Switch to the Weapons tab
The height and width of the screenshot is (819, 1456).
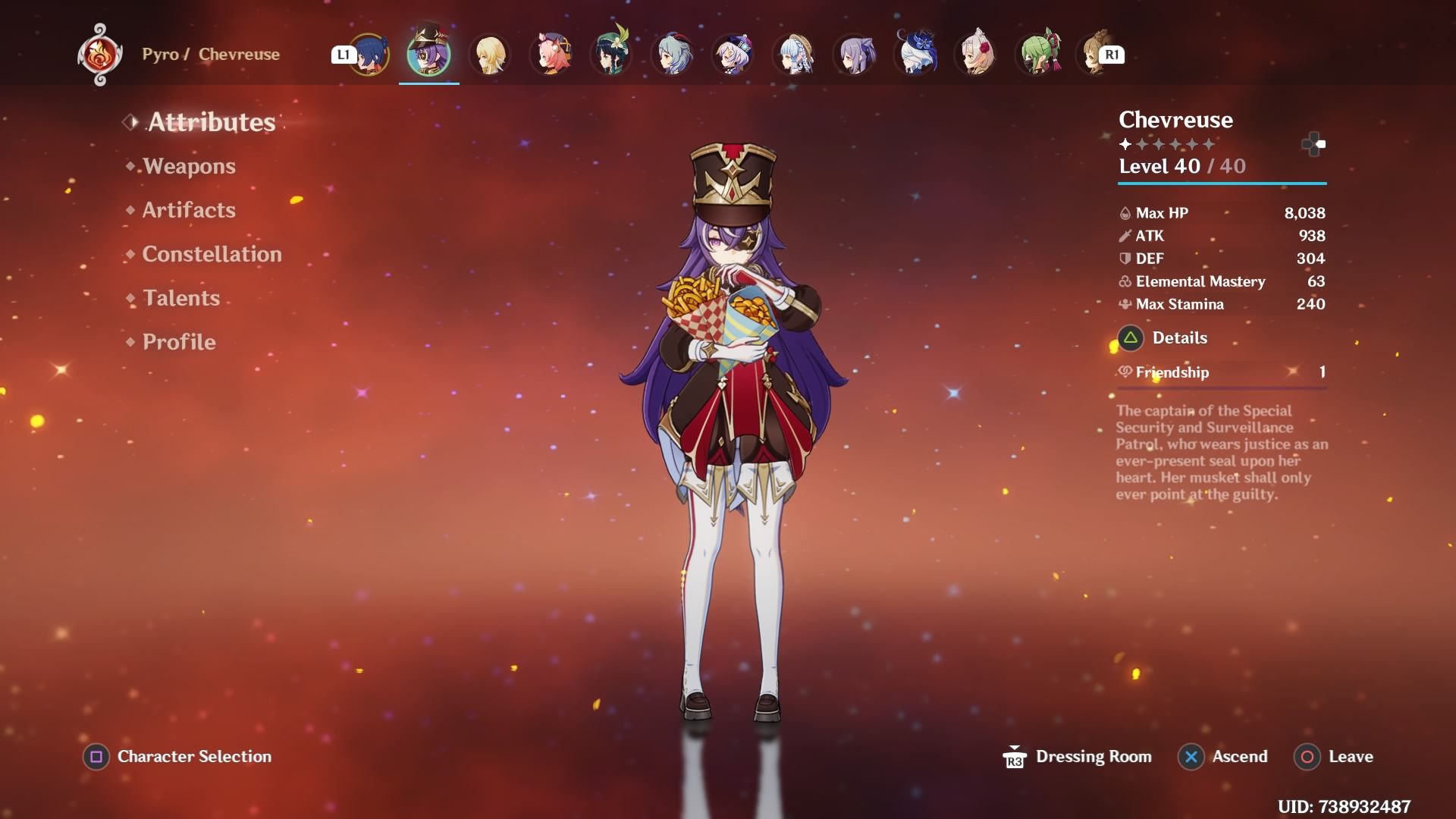click(189, 166)
